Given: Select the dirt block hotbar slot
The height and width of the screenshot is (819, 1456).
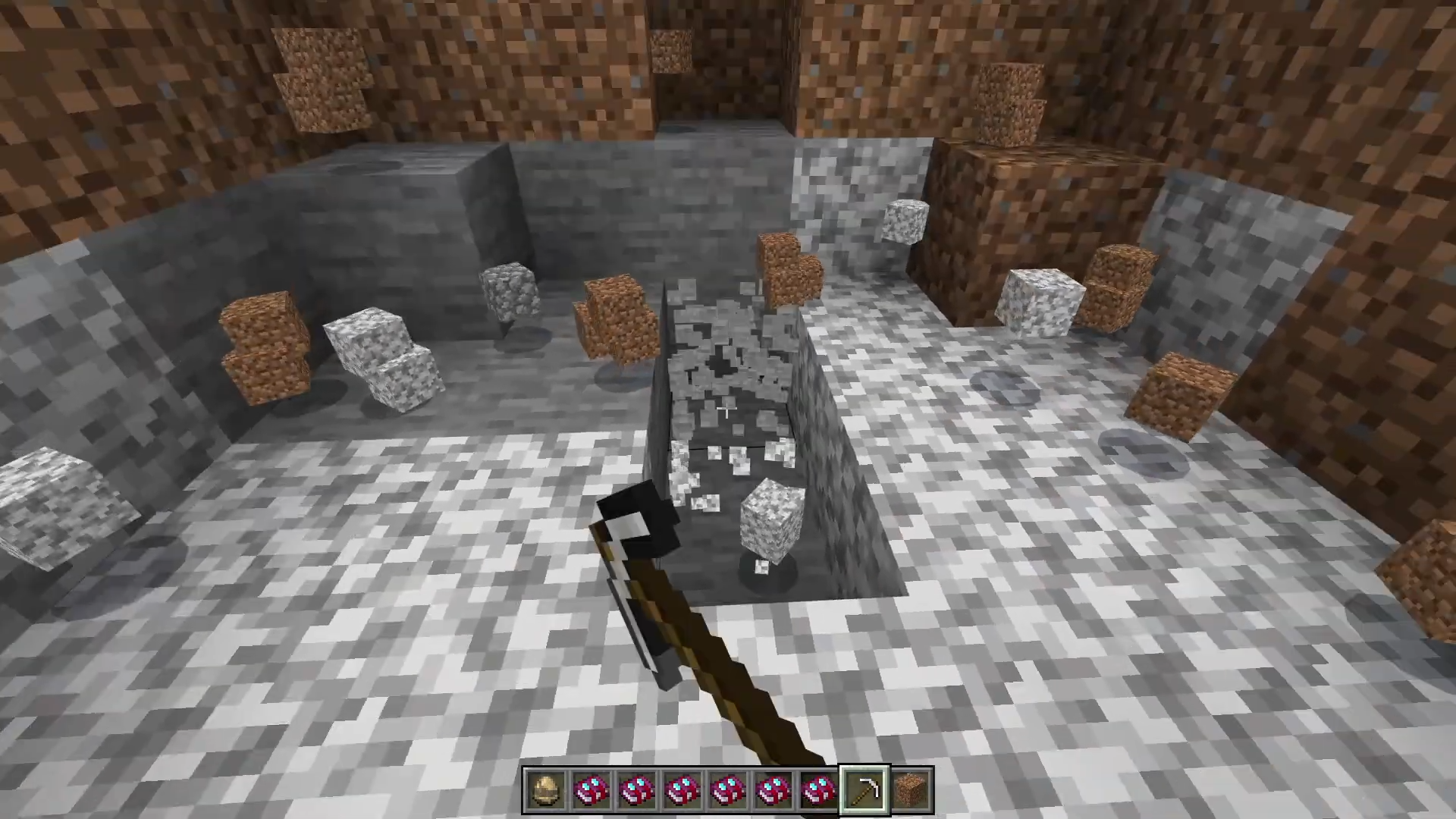Looking at the screenshot, I should (x=911, y=792).
